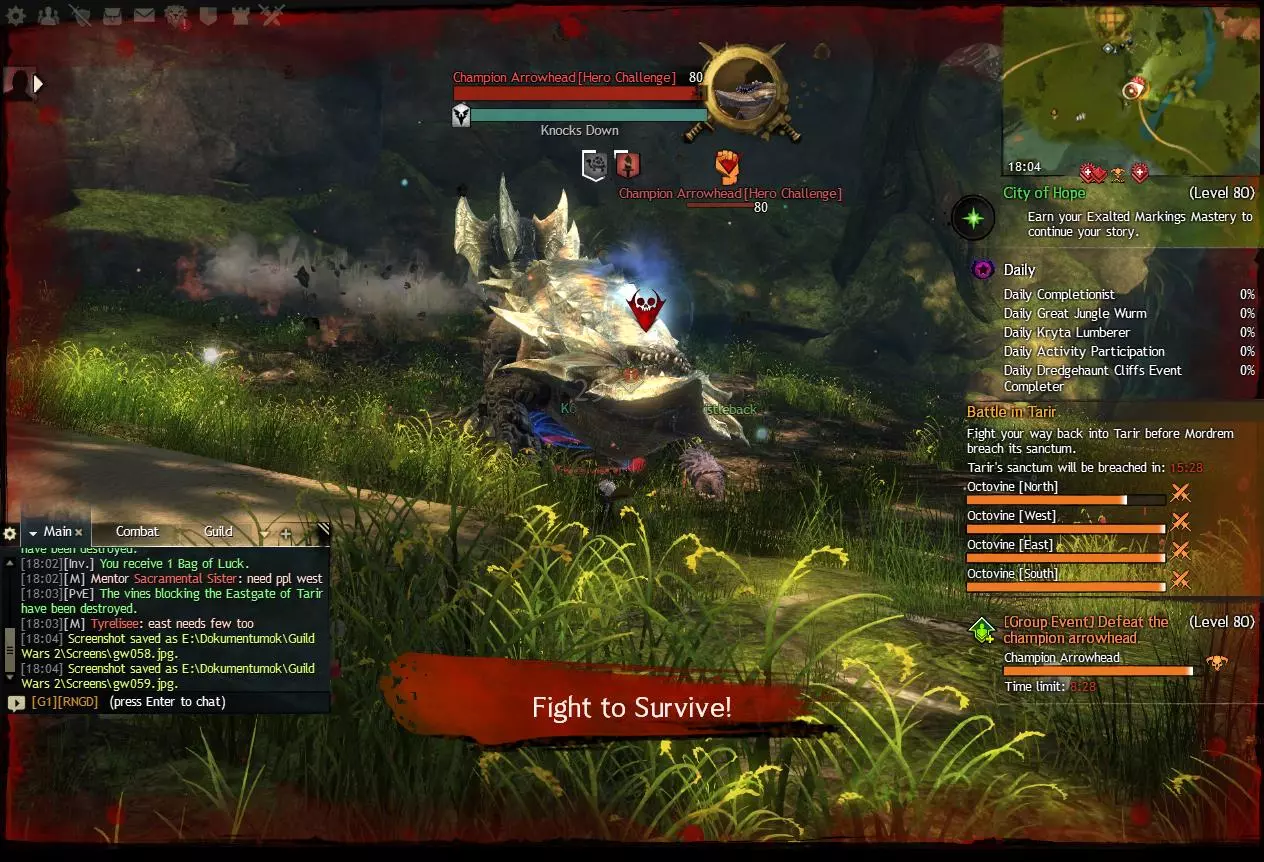Open chat options gear

[x=10, y=533]
